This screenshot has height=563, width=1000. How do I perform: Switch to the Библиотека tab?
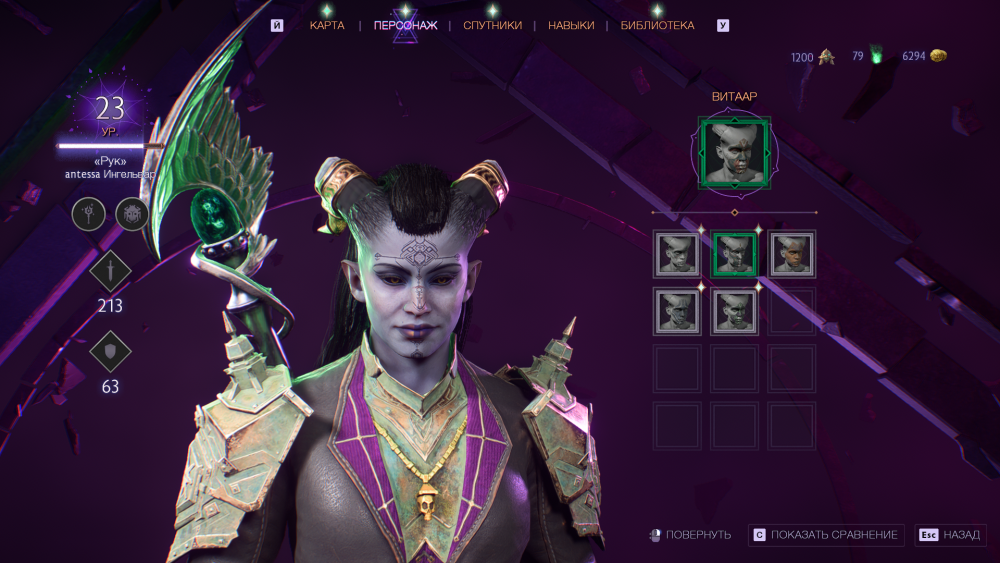[657, 25]
